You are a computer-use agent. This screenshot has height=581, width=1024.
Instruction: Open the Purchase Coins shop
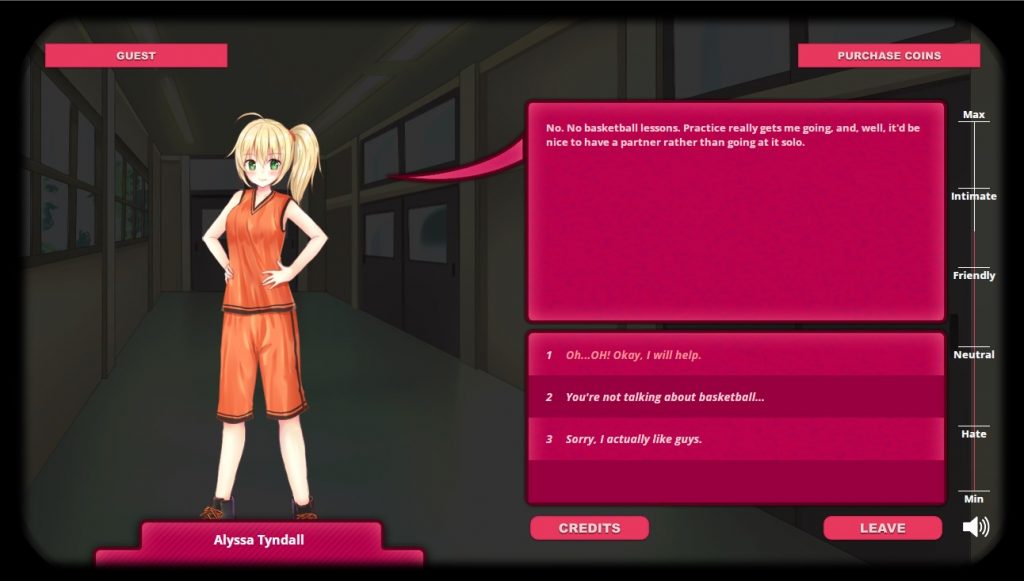tap(888, 56)
